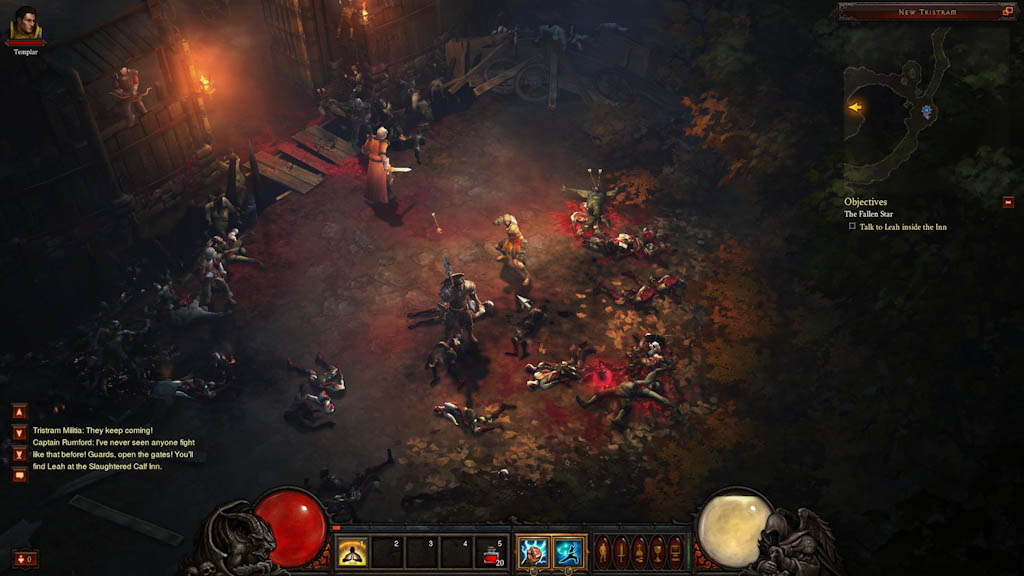Activate the lightning fist primary skill
The height and width of the screenshot is (576, 1024).
[533, 552]
